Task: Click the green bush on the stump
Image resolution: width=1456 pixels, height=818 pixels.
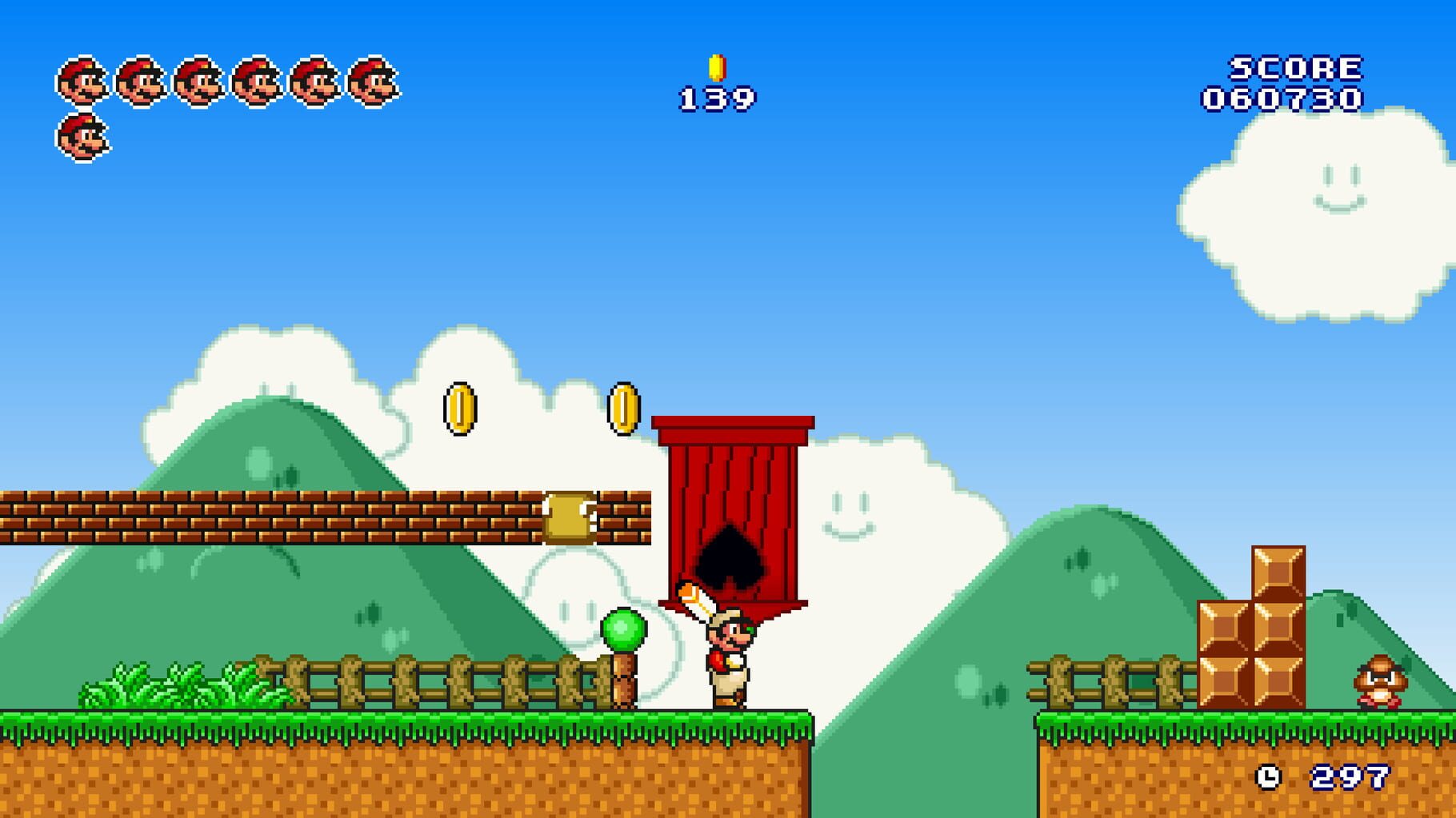Action: (x=625, y=628)
